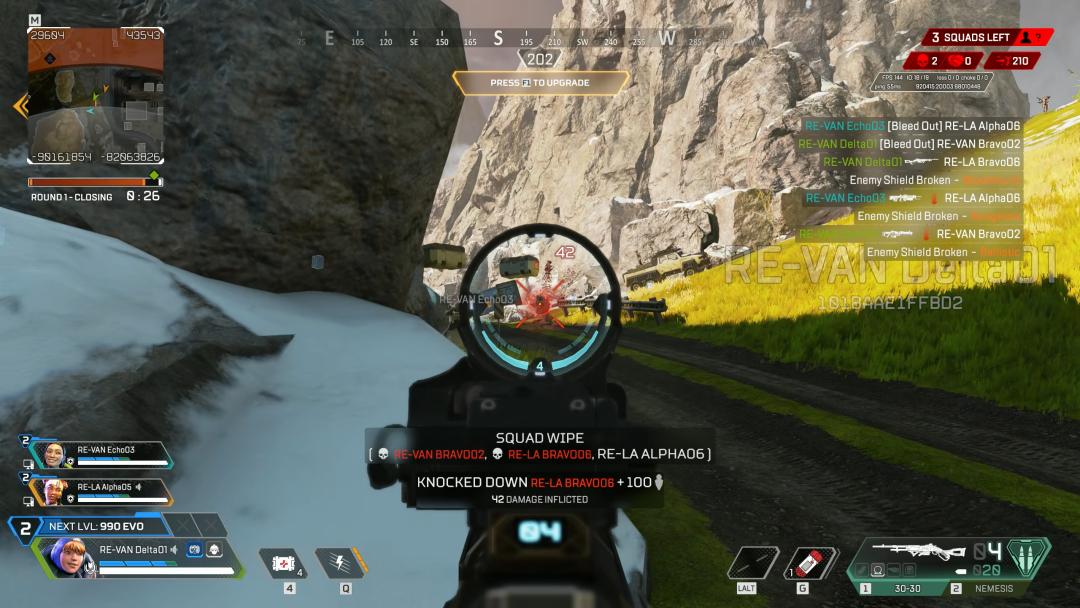The image size is (1080, 608).
Task: Open the minimap in the corner
Action: 96,96
